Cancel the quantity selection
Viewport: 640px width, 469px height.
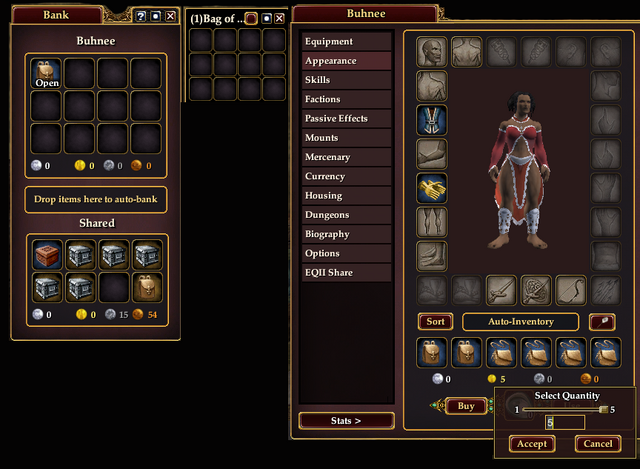[597, 444]
